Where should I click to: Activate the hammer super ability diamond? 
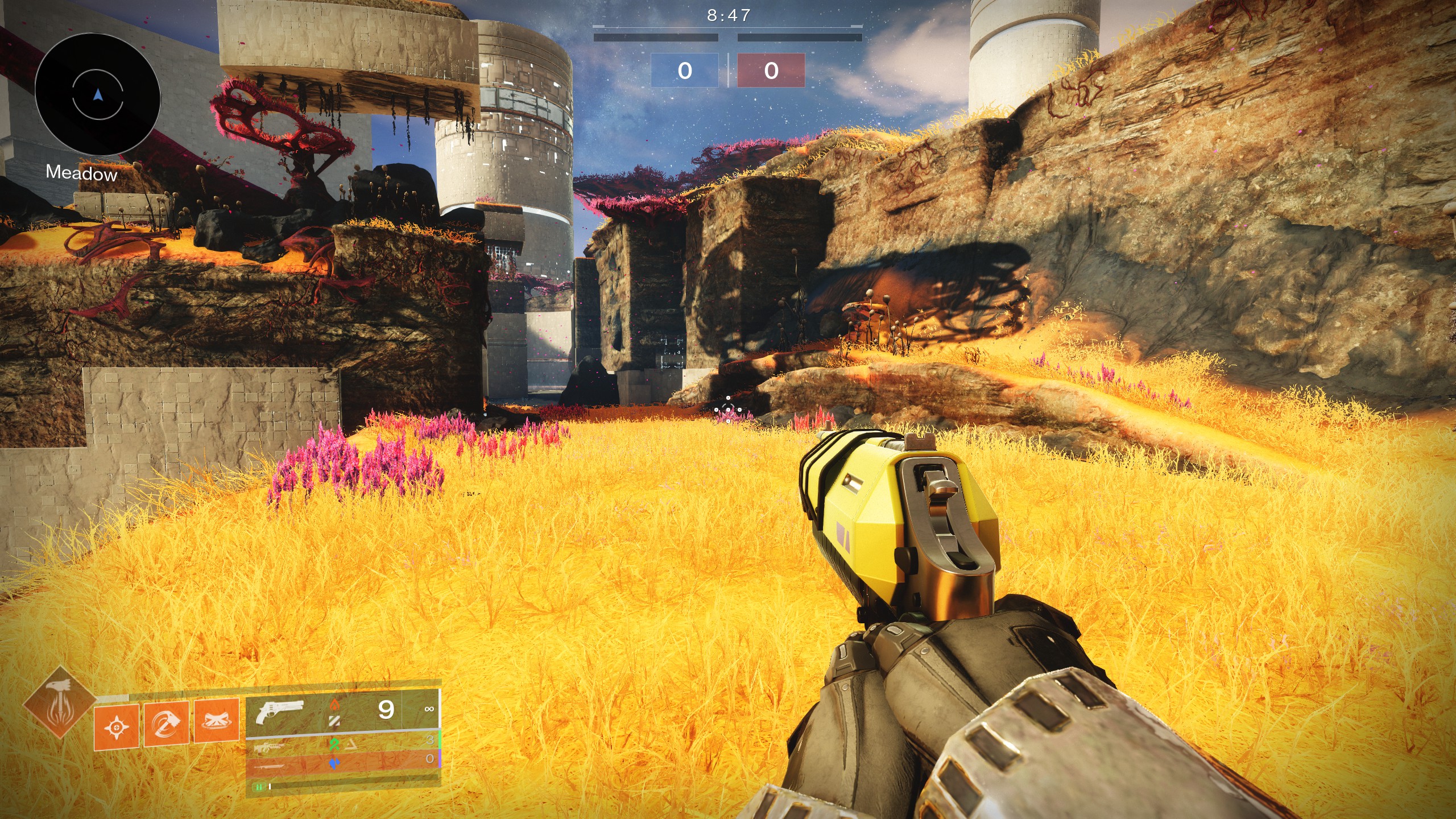(59, 704)
